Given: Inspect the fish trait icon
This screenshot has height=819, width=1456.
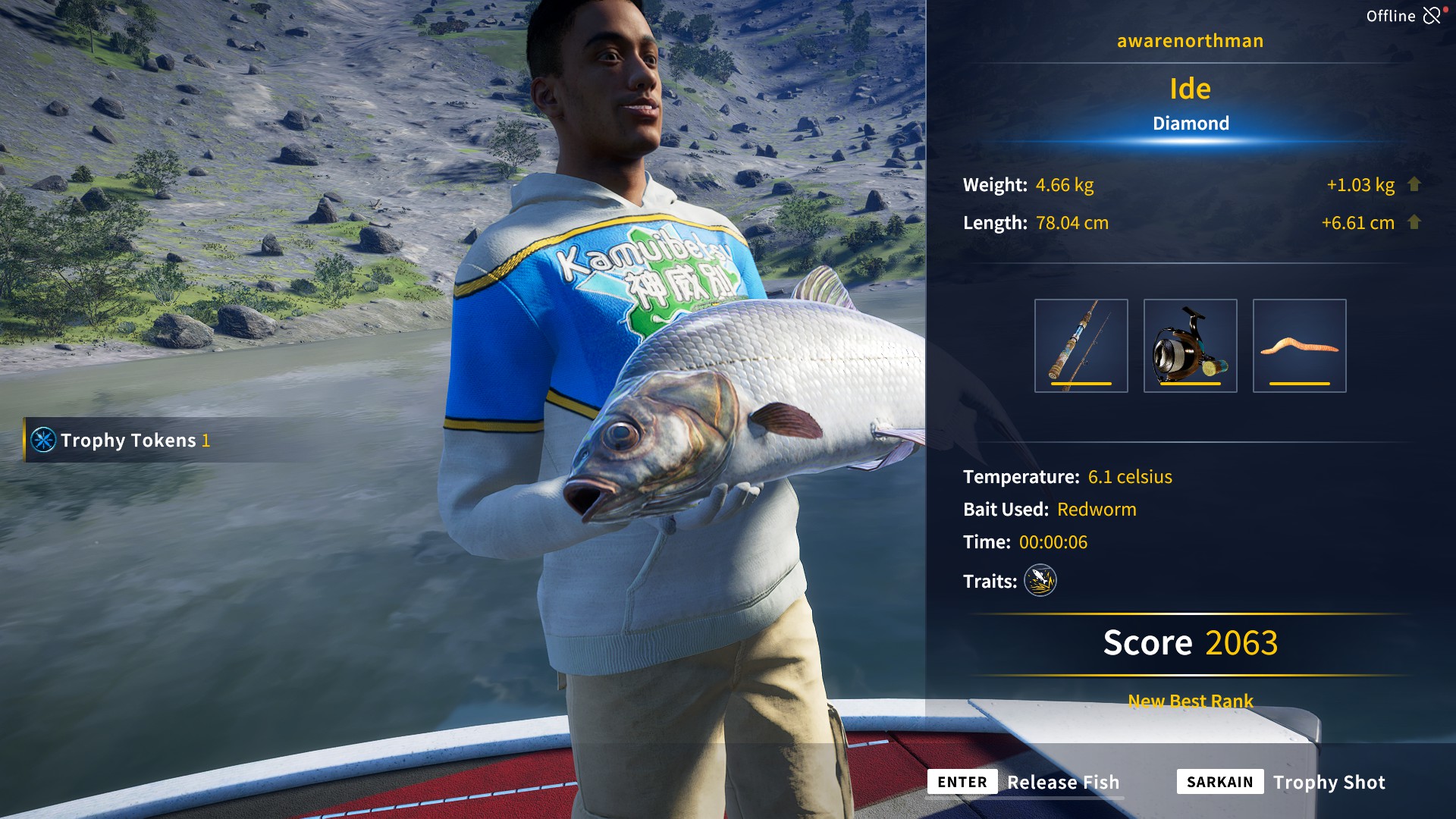Looking at the screenshot, I should (1040, 581).
